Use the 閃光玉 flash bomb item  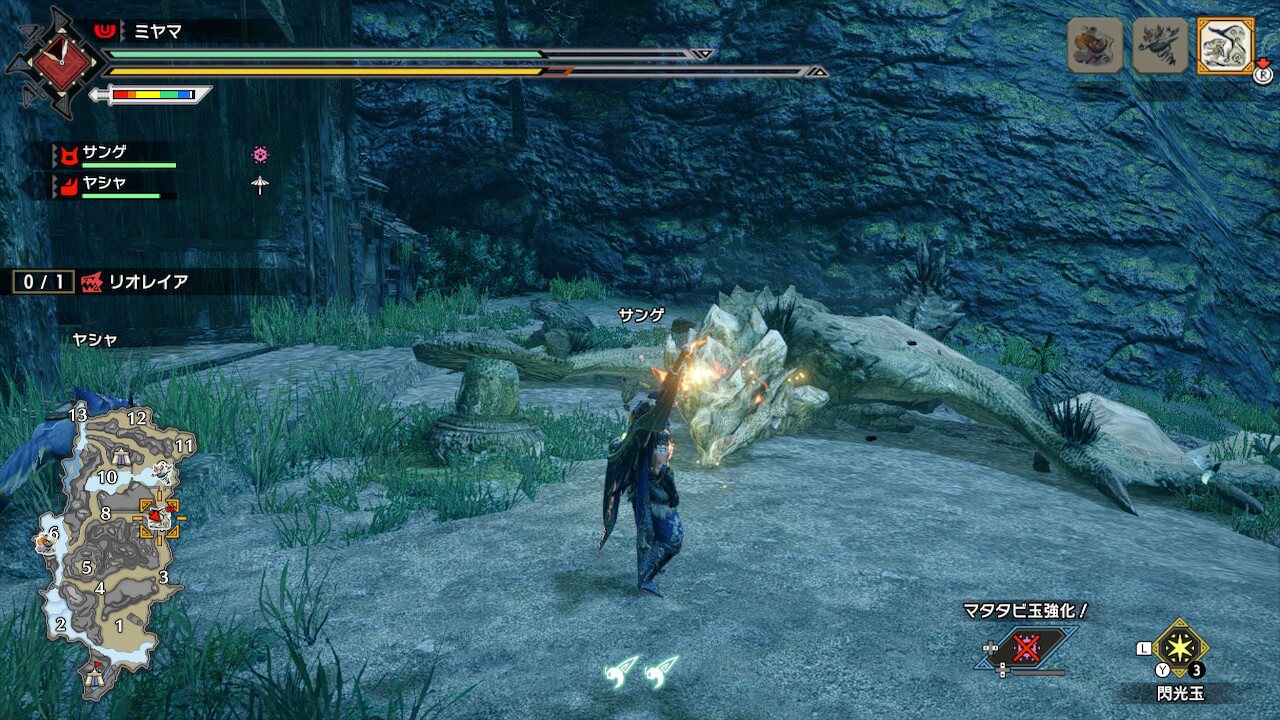pyautogui.click(x=1180, y=650)
